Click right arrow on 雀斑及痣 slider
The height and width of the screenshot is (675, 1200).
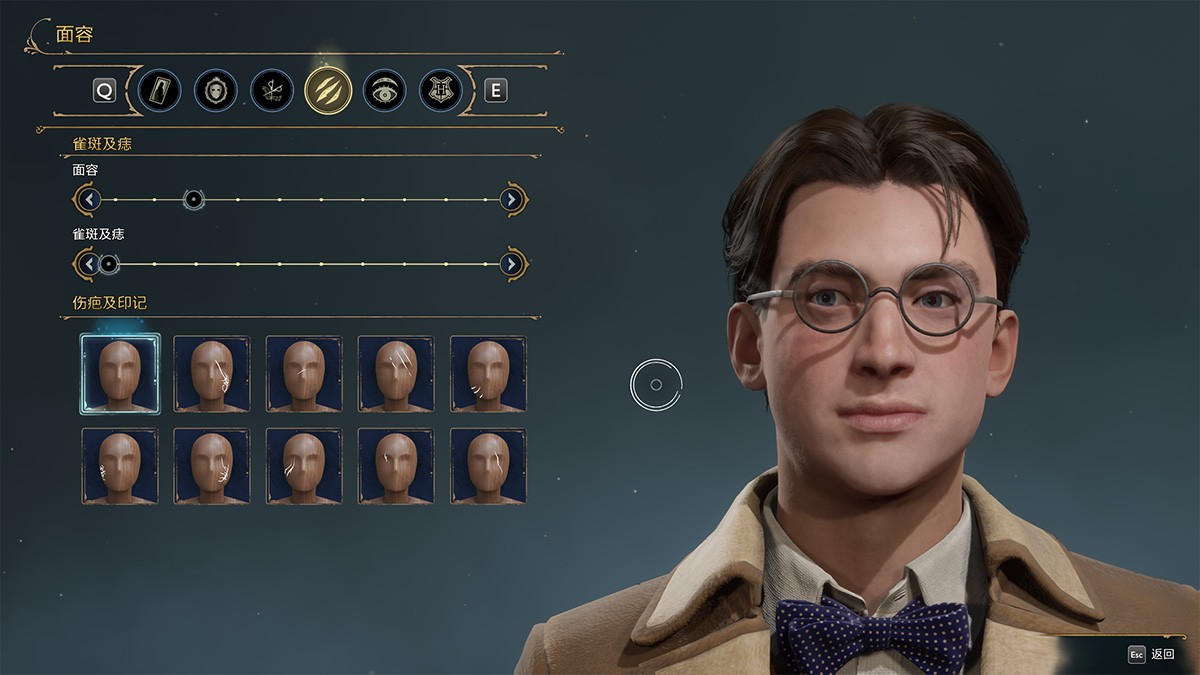click(511, 264)
